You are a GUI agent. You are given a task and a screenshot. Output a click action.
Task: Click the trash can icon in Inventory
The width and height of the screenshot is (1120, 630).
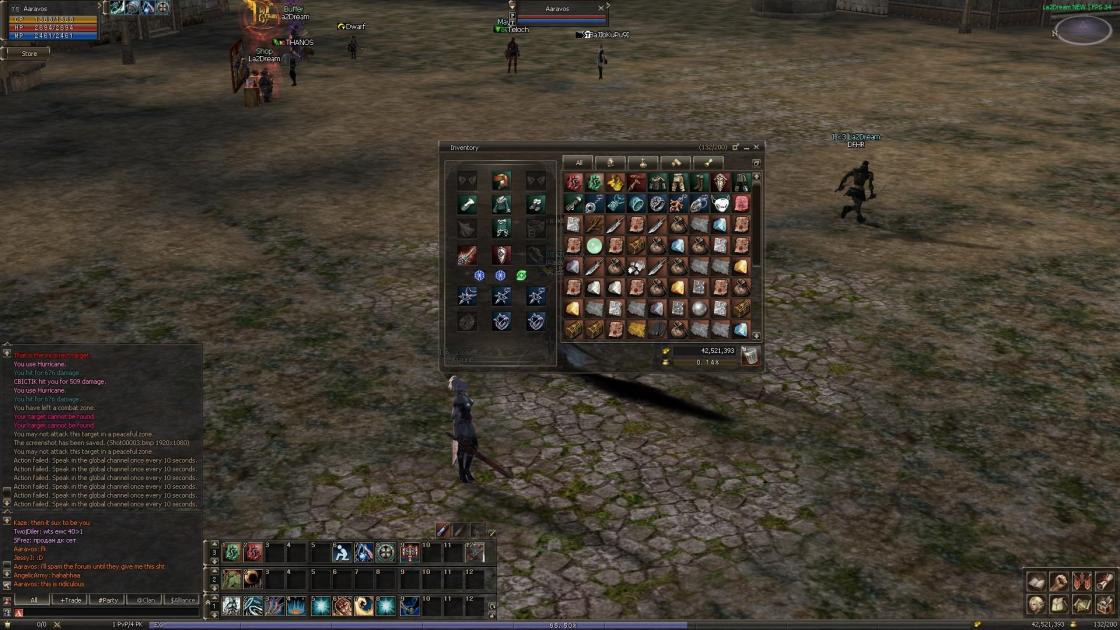(x=749, y=355)
